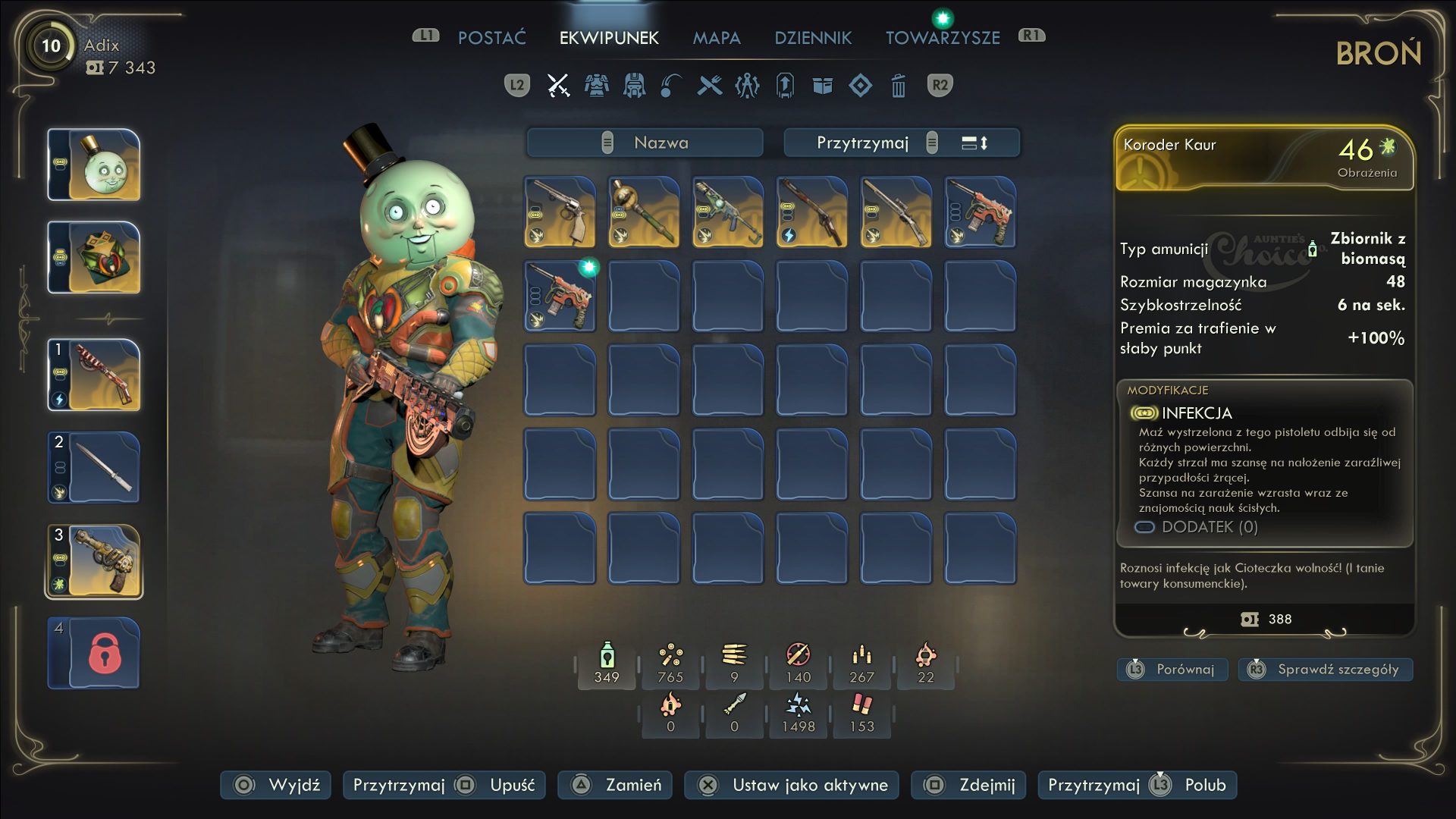Select the revolver in the weapon grid
Image resolution: width=1456 pixels, height=819 pixels.
tap(560, 212)
